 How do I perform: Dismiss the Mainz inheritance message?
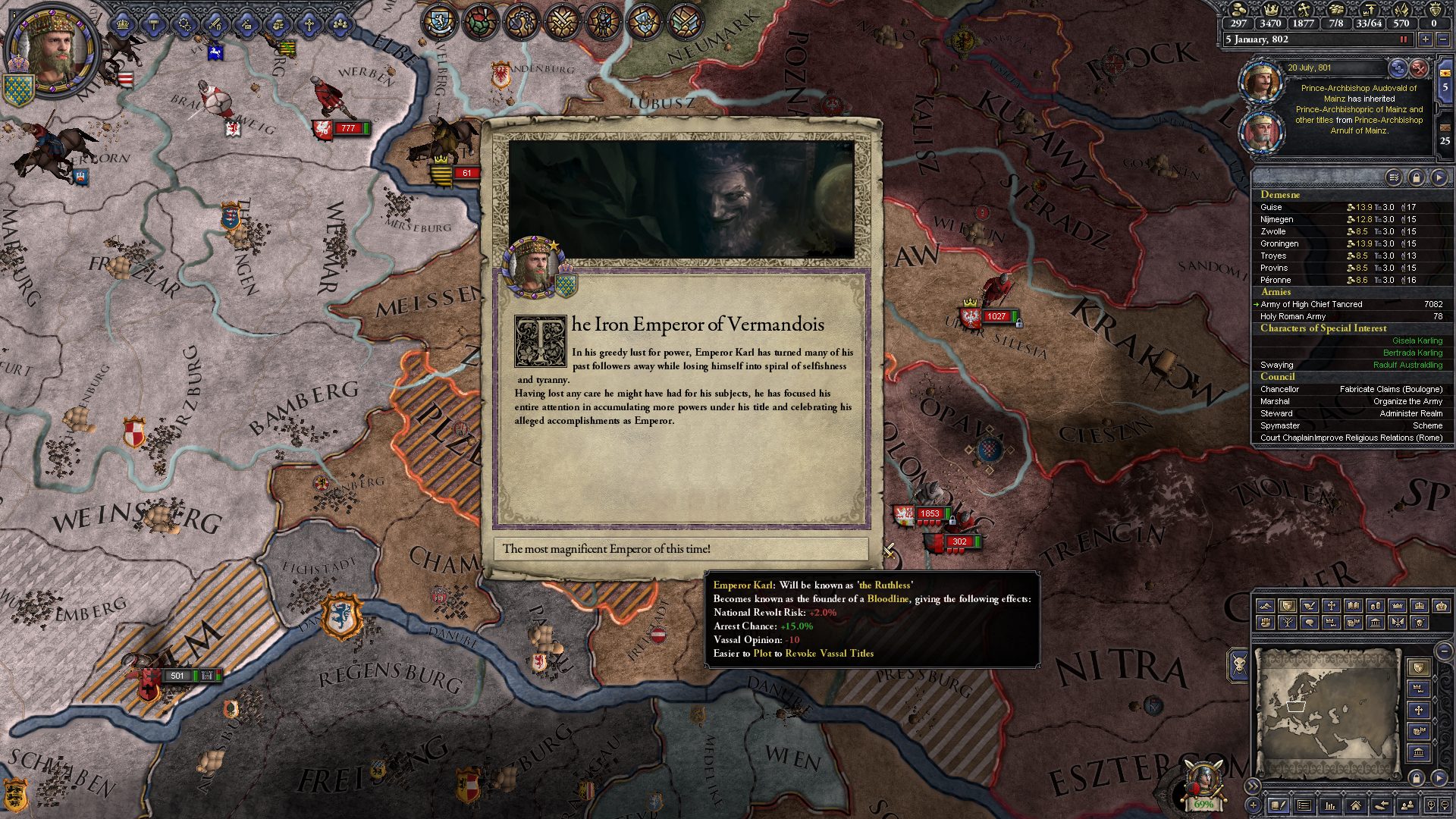1419,68
